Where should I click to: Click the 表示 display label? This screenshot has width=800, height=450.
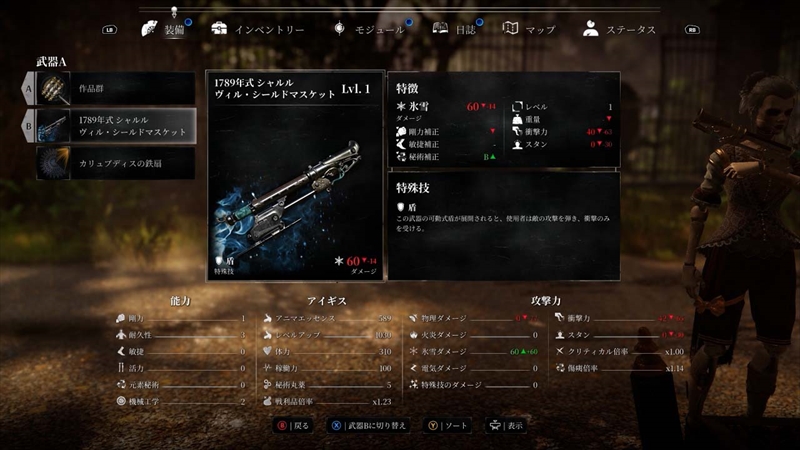click(513, 424)
